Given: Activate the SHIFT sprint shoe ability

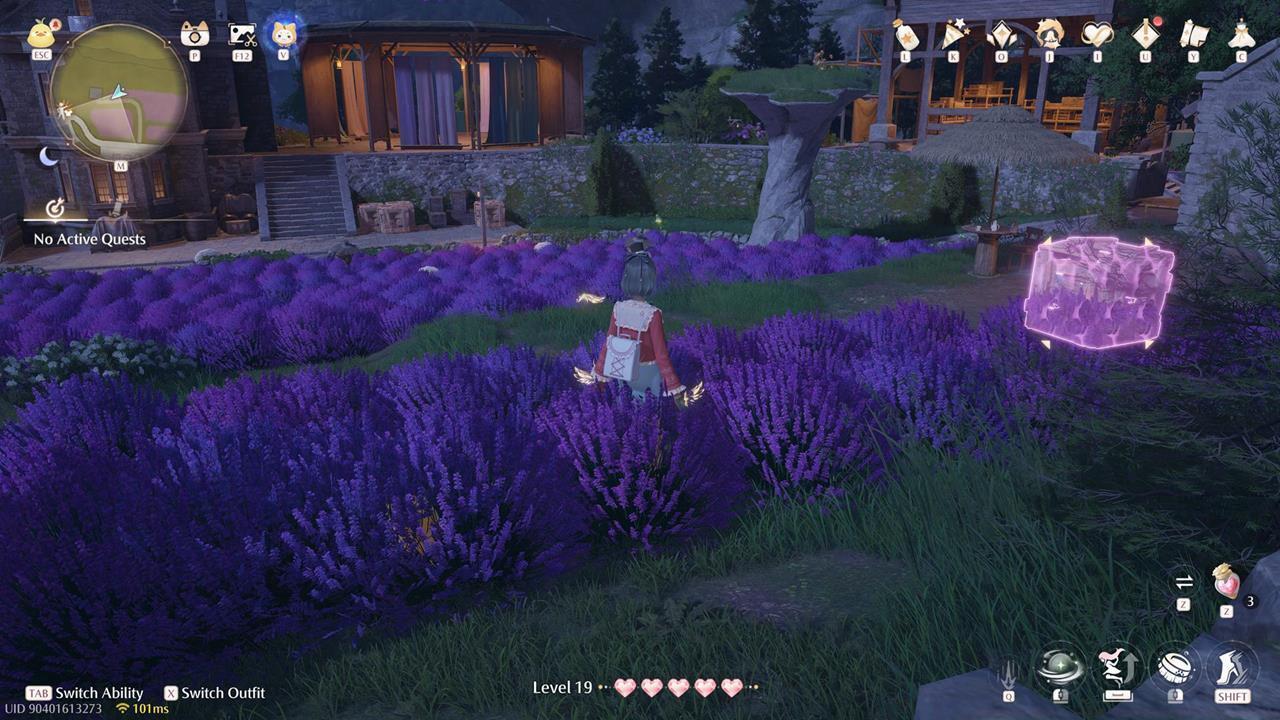Looking at the screenshot, I should point(1231,665).
